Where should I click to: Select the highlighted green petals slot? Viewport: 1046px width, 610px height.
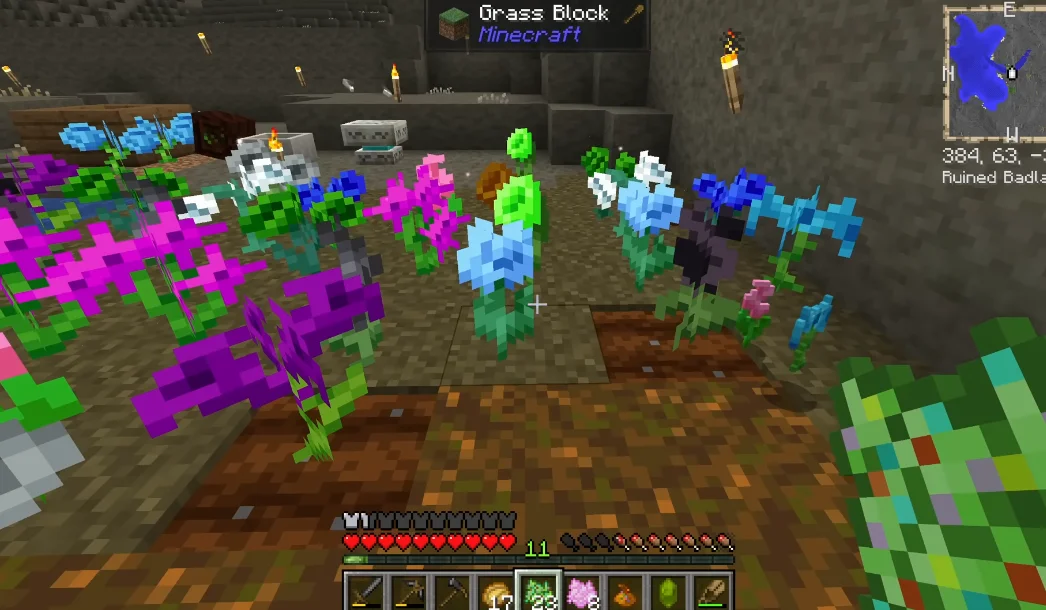pyautogui.click(x=538, y=591)
